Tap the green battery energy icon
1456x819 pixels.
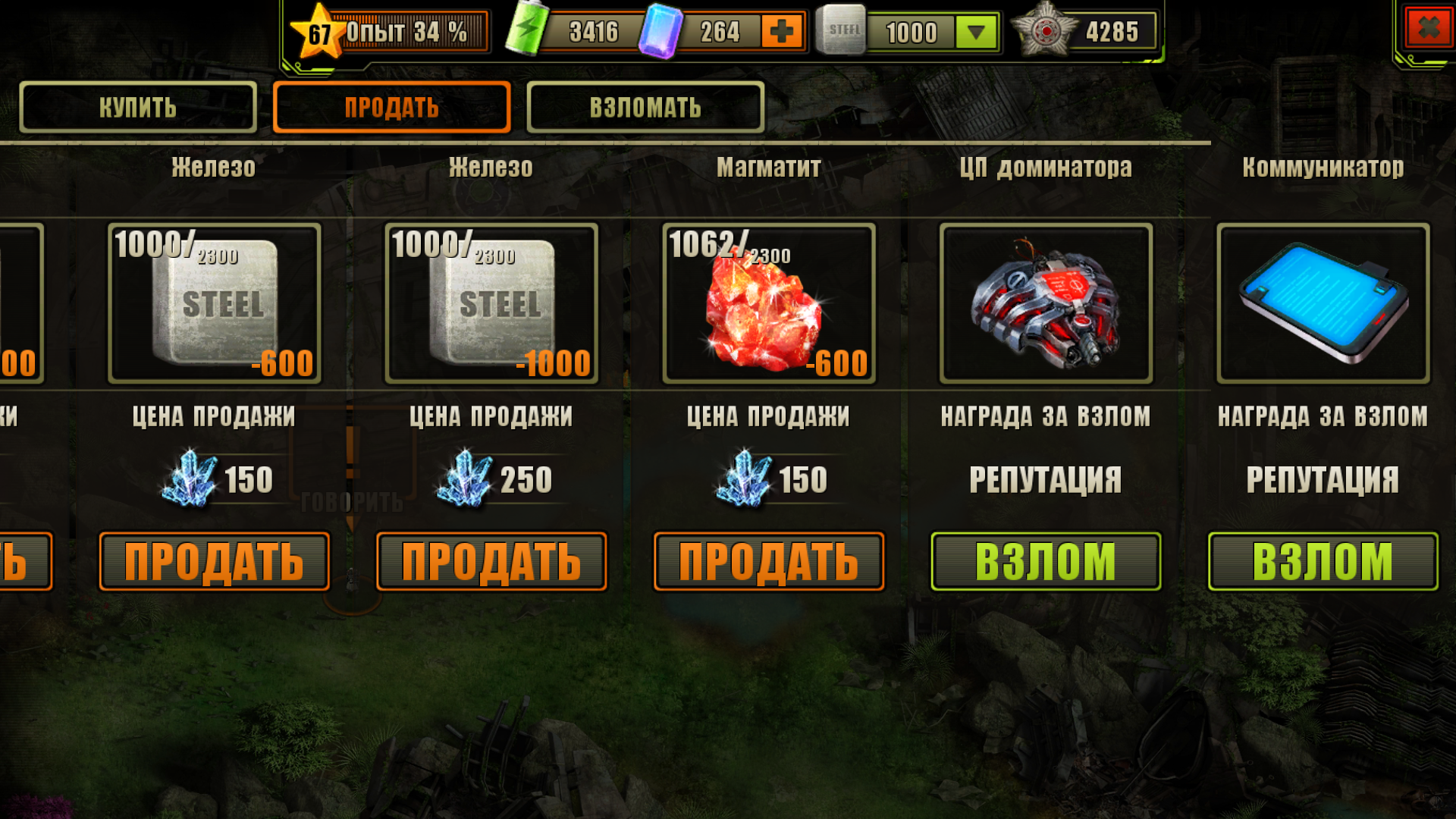(527, 29)
